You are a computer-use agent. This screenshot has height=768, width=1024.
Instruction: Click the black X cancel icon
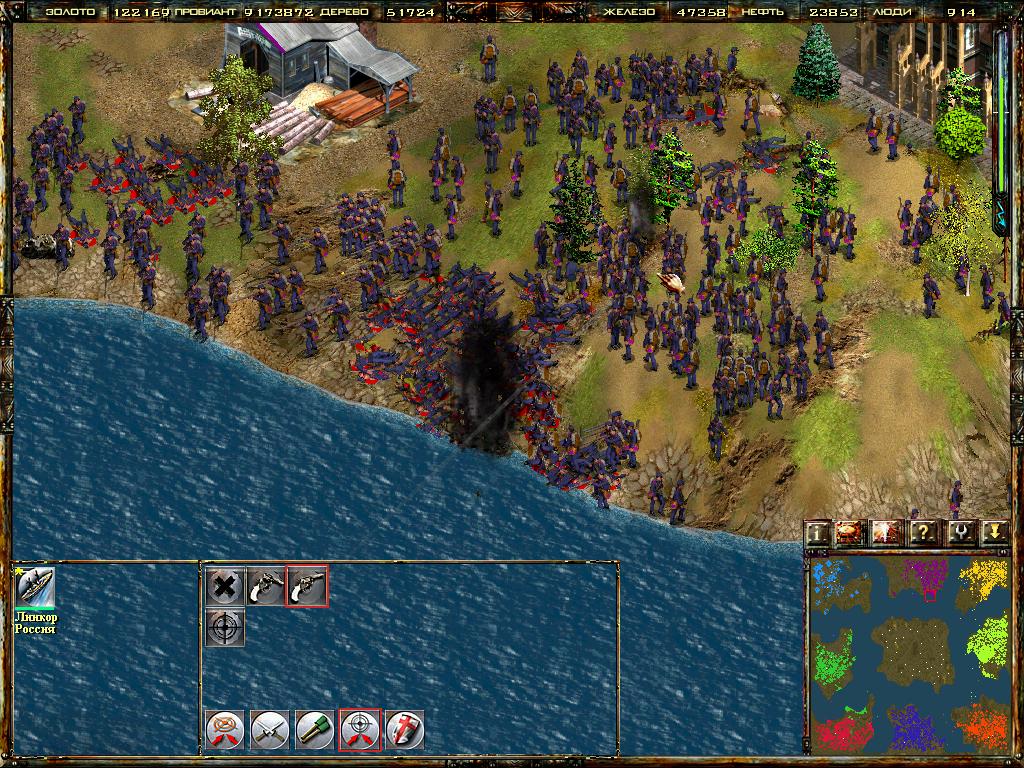click(225, 587)
